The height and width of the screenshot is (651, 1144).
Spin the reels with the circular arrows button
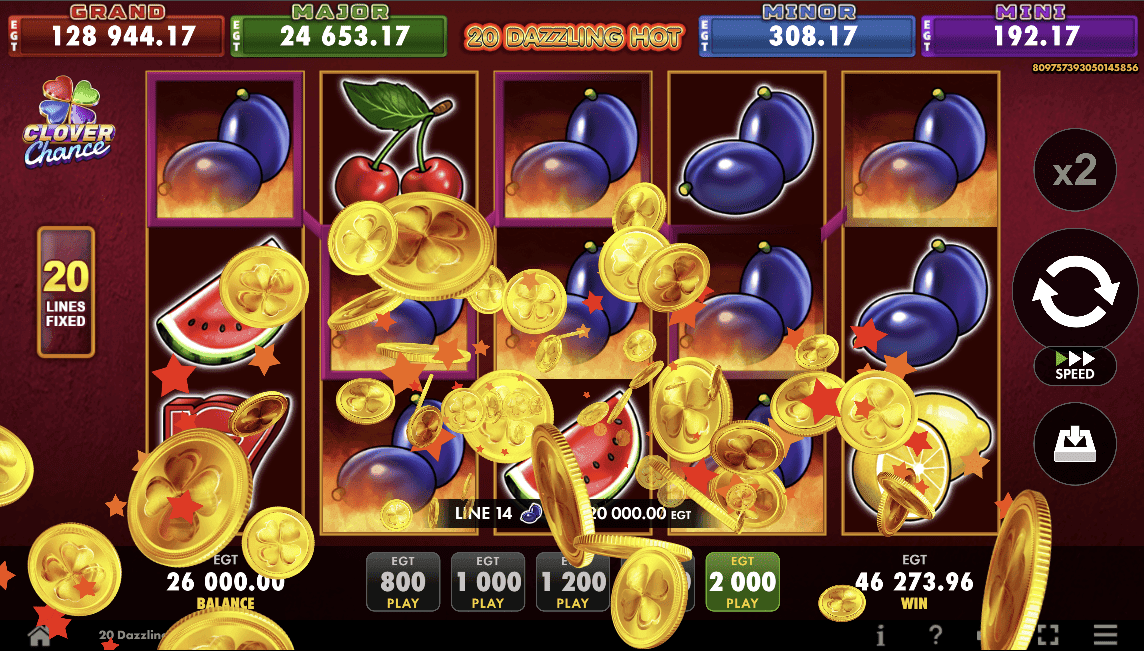1075,289
